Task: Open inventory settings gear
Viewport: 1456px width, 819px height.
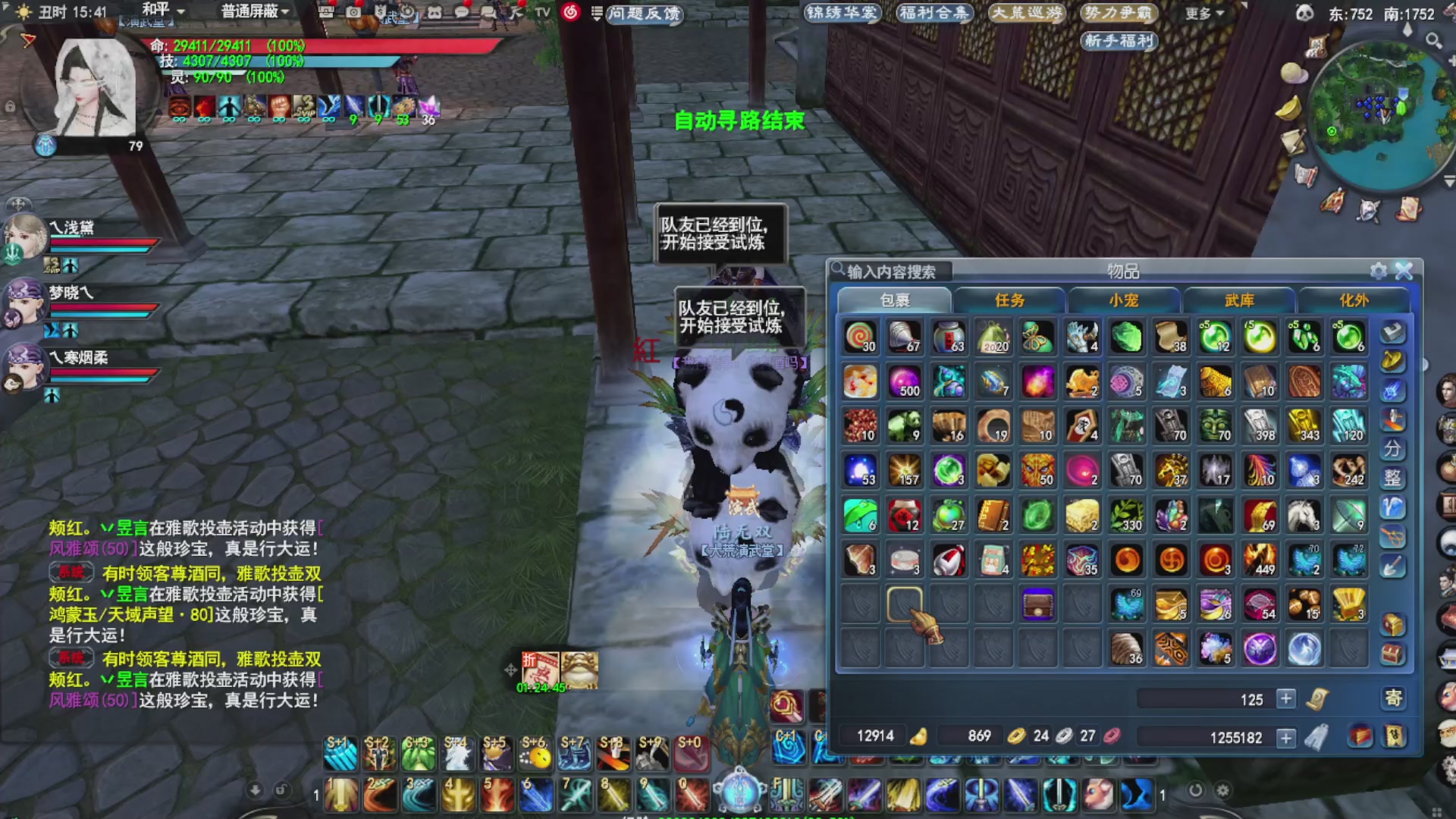Action: pos(1379,271)
